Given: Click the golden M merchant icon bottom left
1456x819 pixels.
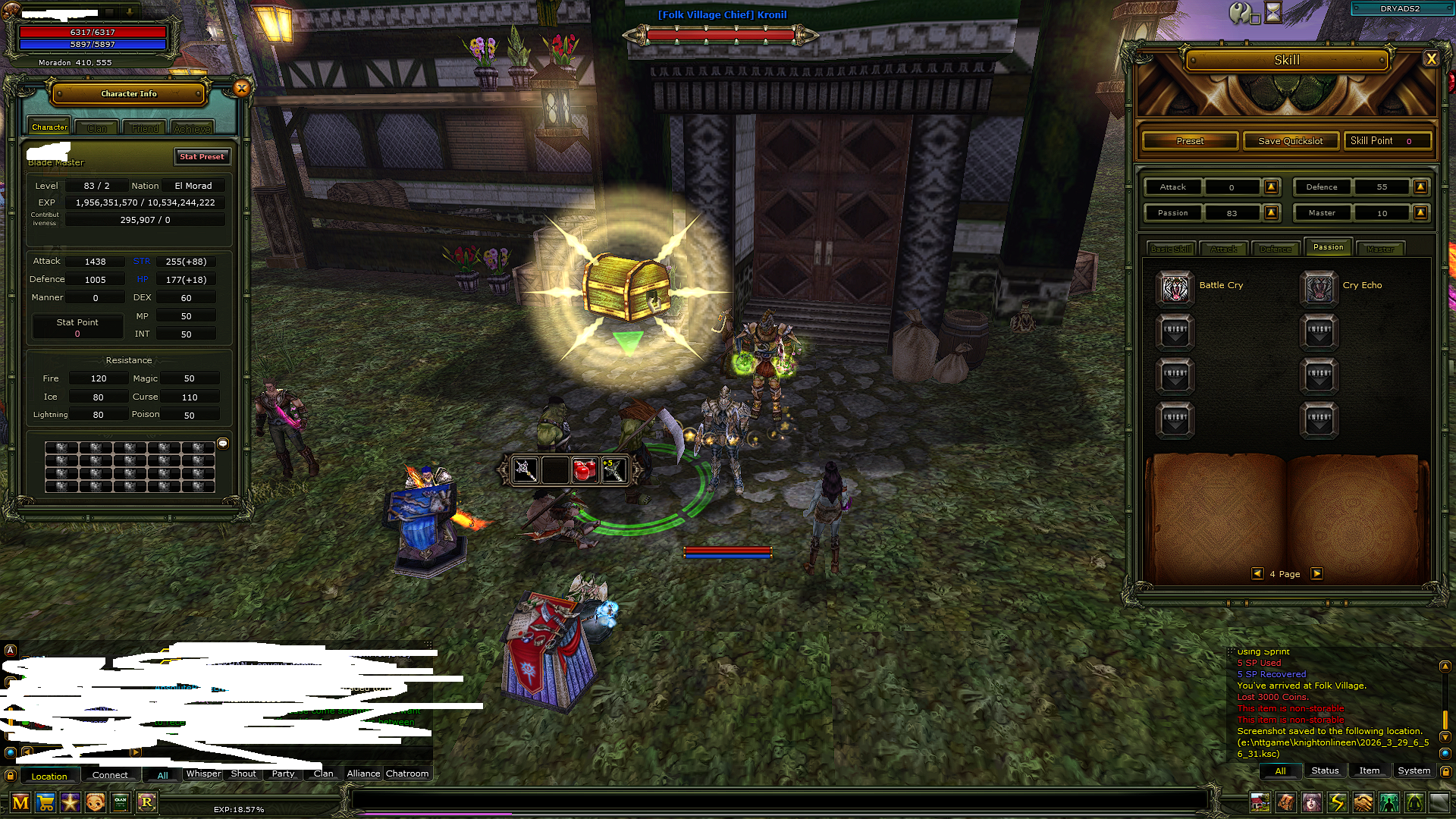Looking at the screenshot, I should click(x=20, y=802).
